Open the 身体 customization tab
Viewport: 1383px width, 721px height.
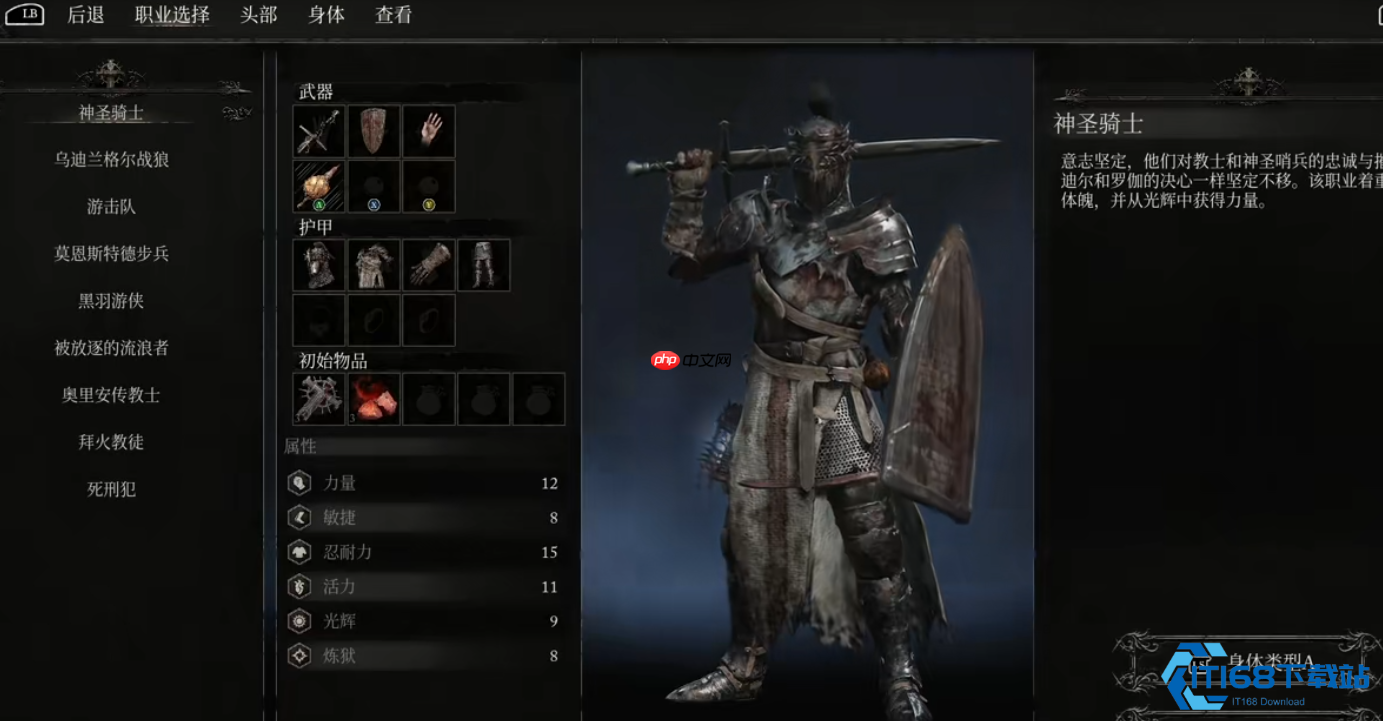click(326, 15)
